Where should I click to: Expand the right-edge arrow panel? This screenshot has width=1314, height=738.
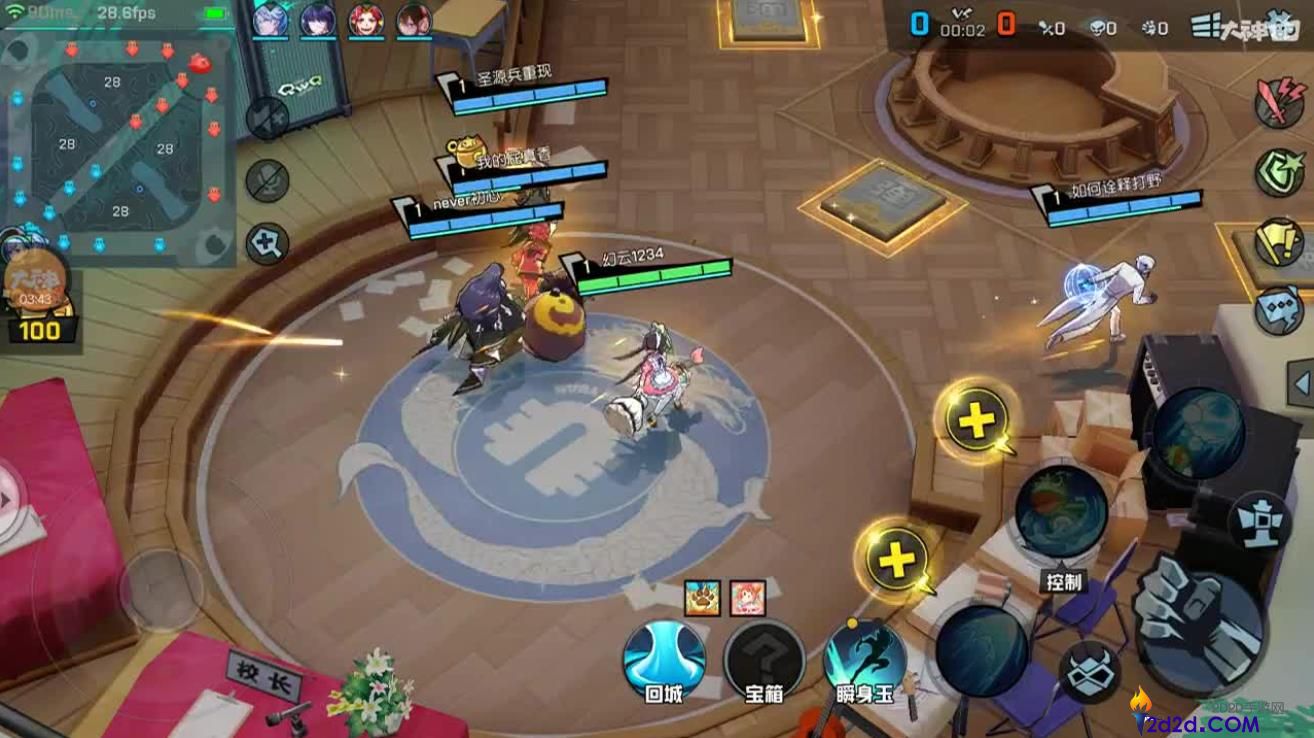(x=1301, y=381)
